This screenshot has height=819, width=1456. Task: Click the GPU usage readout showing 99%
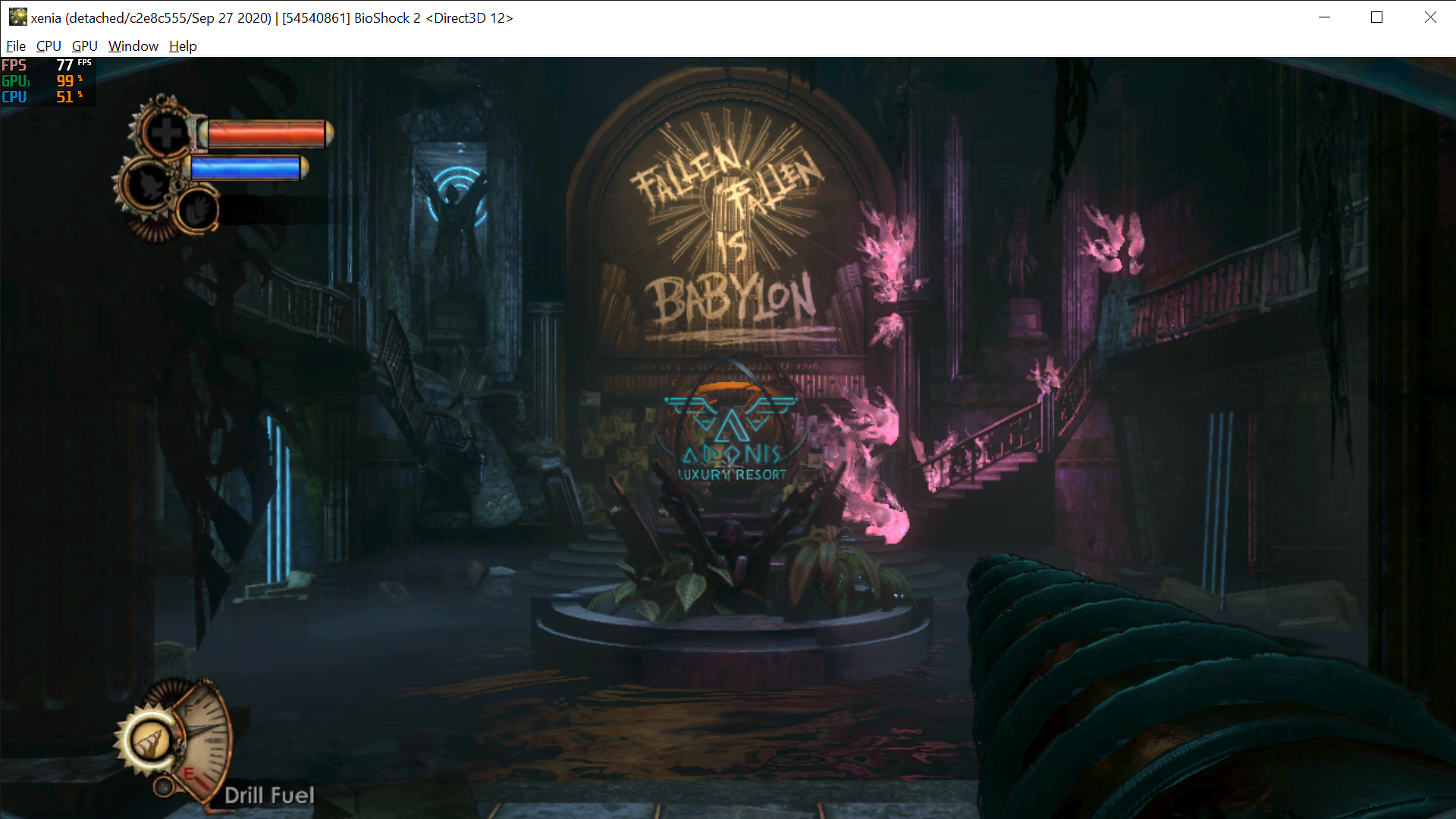click(64, 81)
